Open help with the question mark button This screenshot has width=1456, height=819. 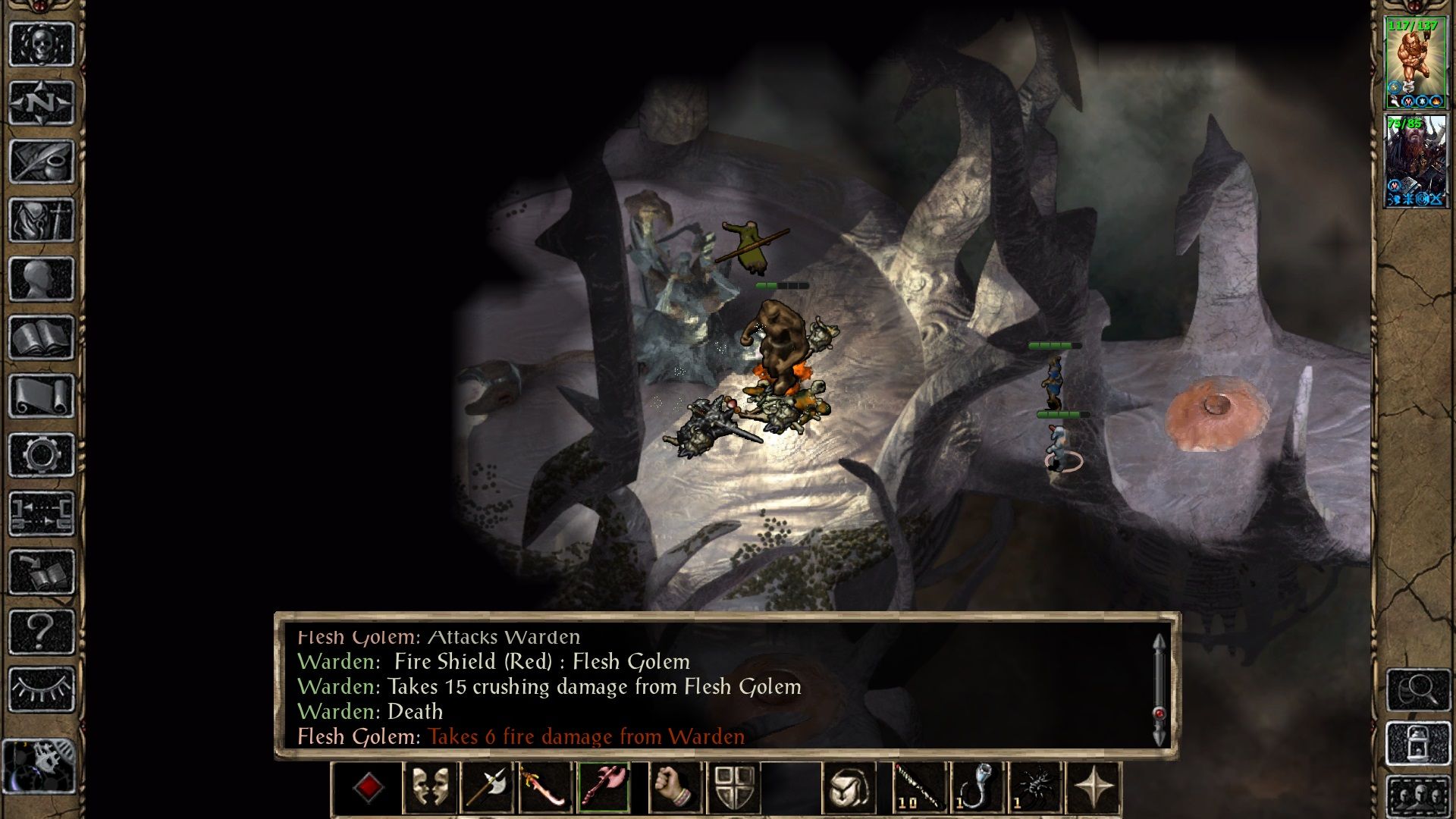[x=42, y=631]
